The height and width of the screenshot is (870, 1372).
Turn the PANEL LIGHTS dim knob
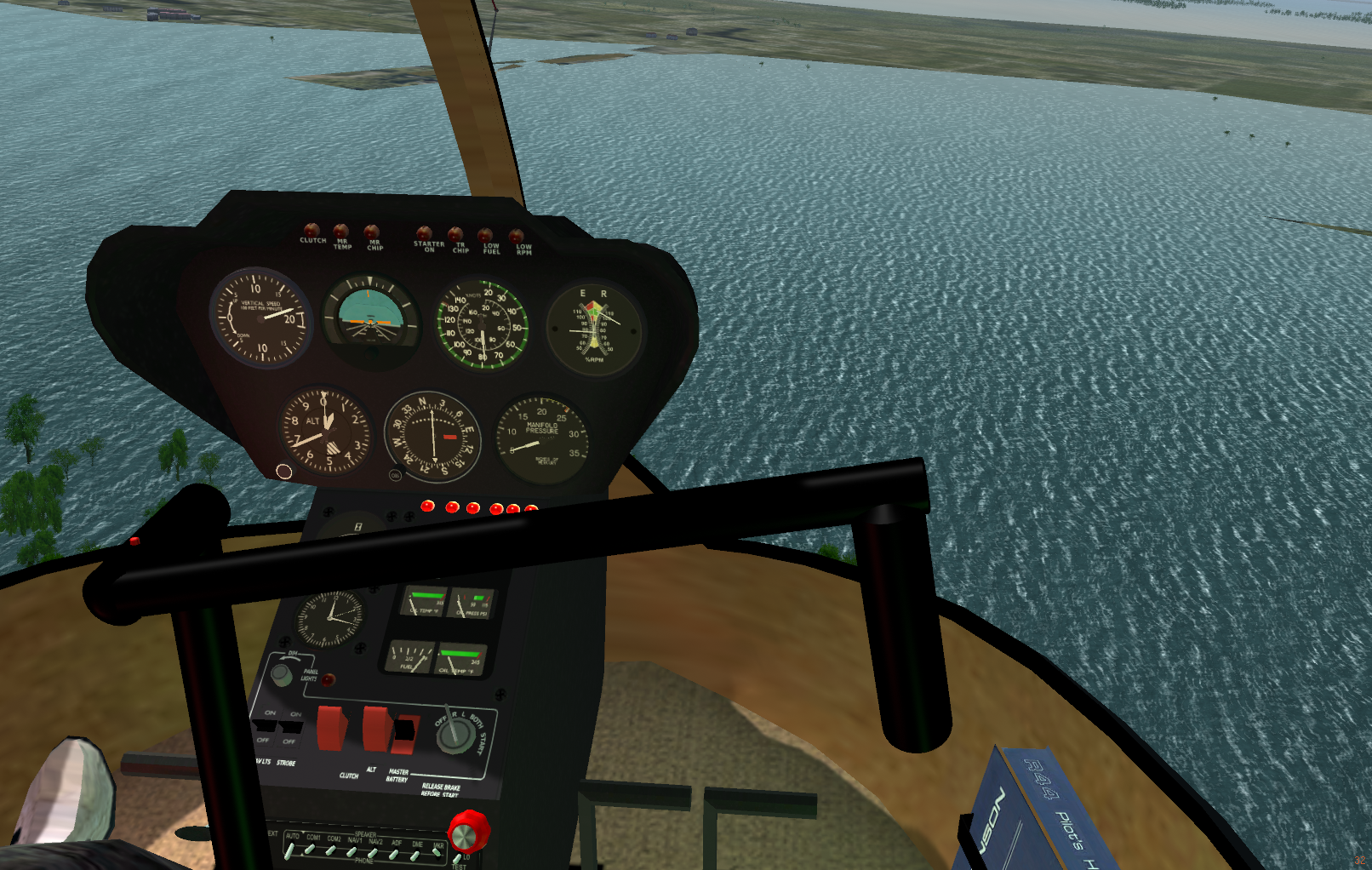[281, 675]
